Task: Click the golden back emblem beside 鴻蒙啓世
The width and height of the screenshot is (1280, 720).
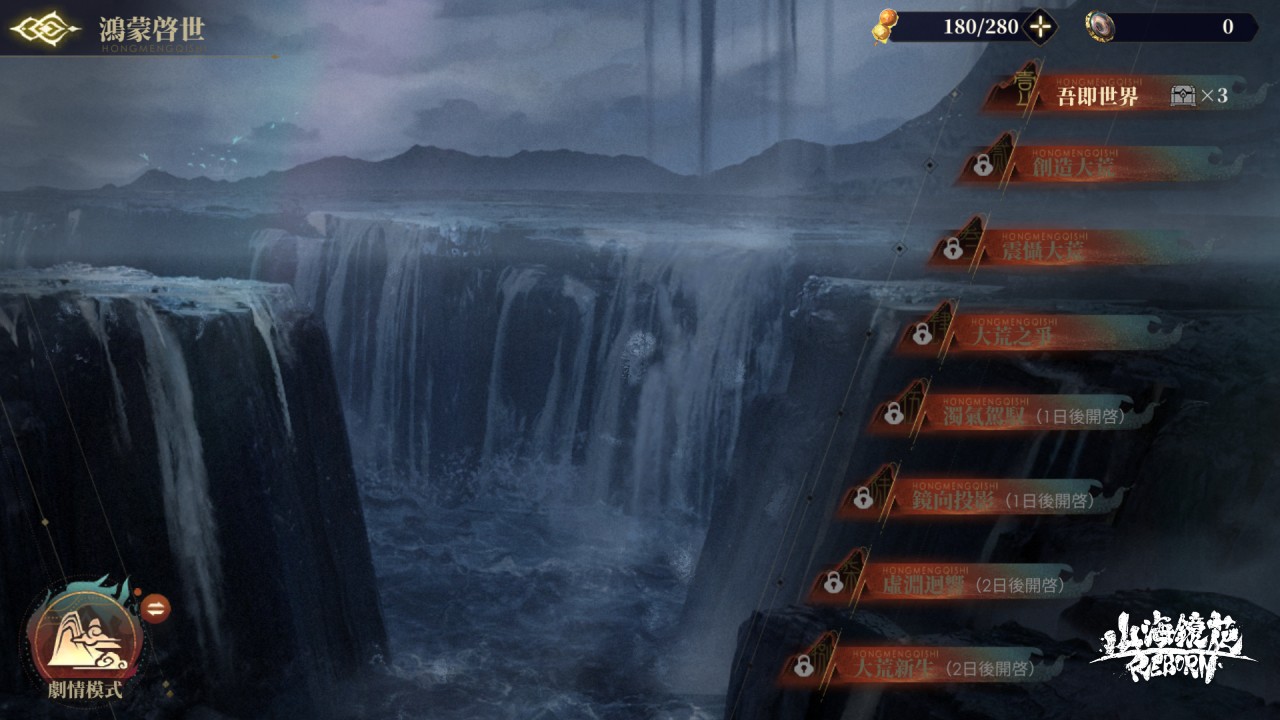Action: pyautogui.click(x=45, y=28)
